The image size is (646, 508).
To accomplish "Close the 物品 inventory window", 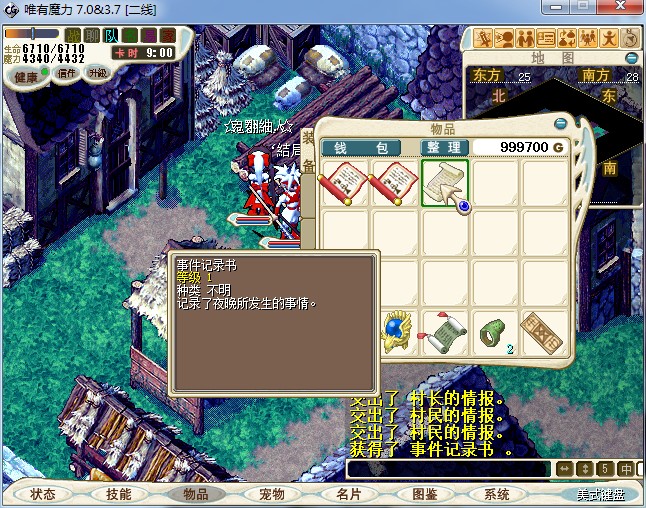I will (x=561, y=124).
